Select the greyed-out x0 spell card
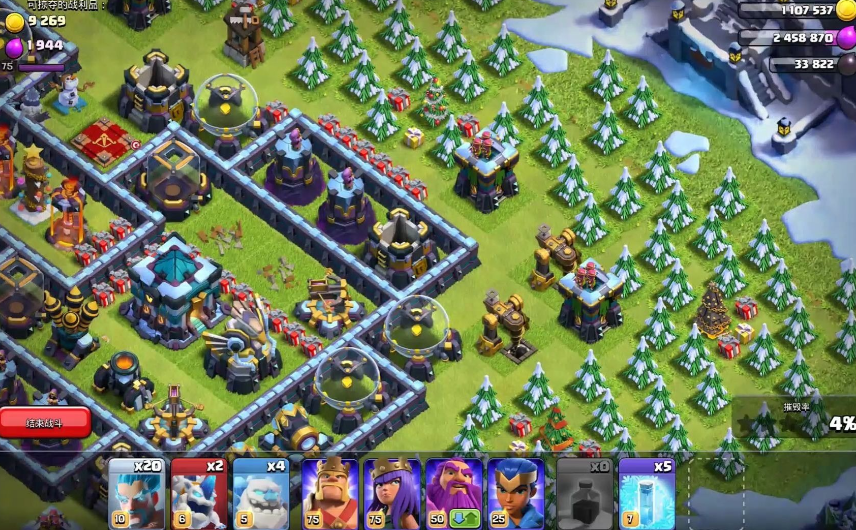This screenshot has width=856, height=530. (585, 493)
